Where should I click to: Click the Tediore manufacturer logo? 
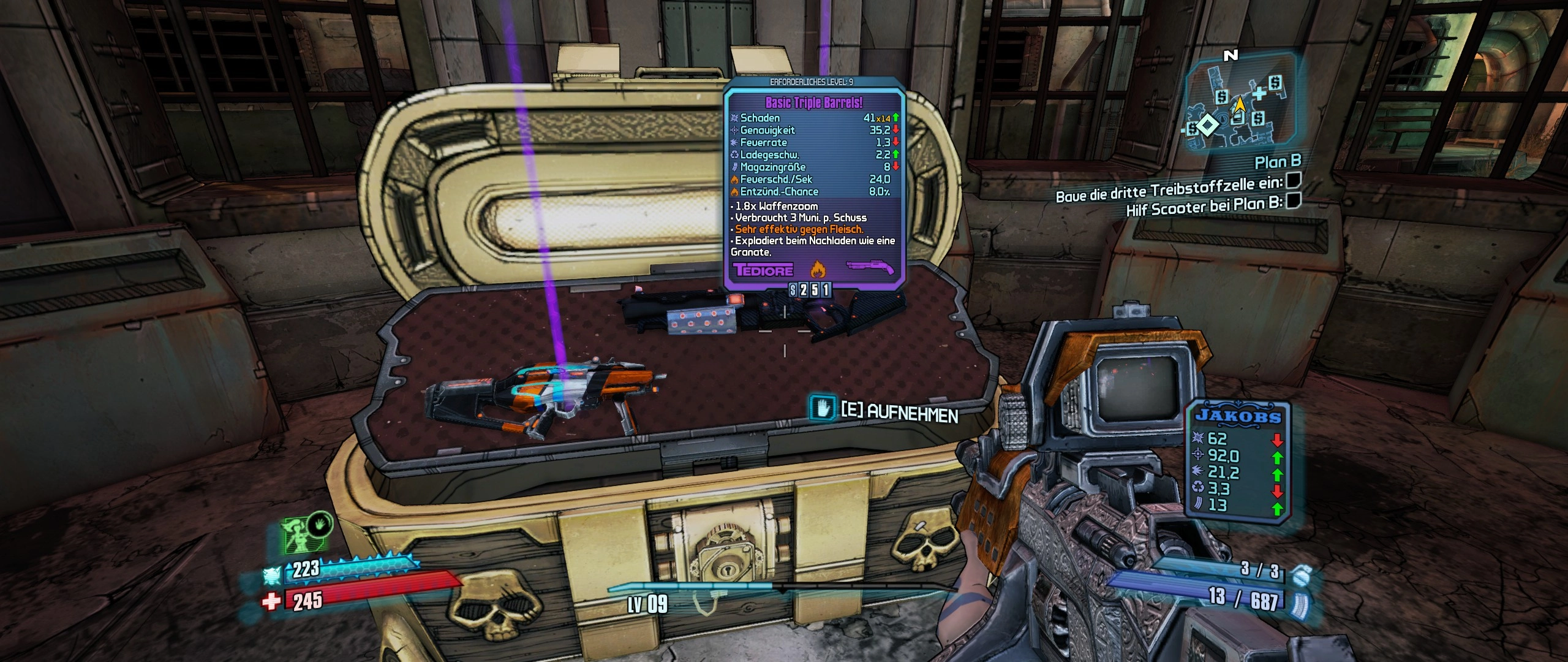[763, 270]
